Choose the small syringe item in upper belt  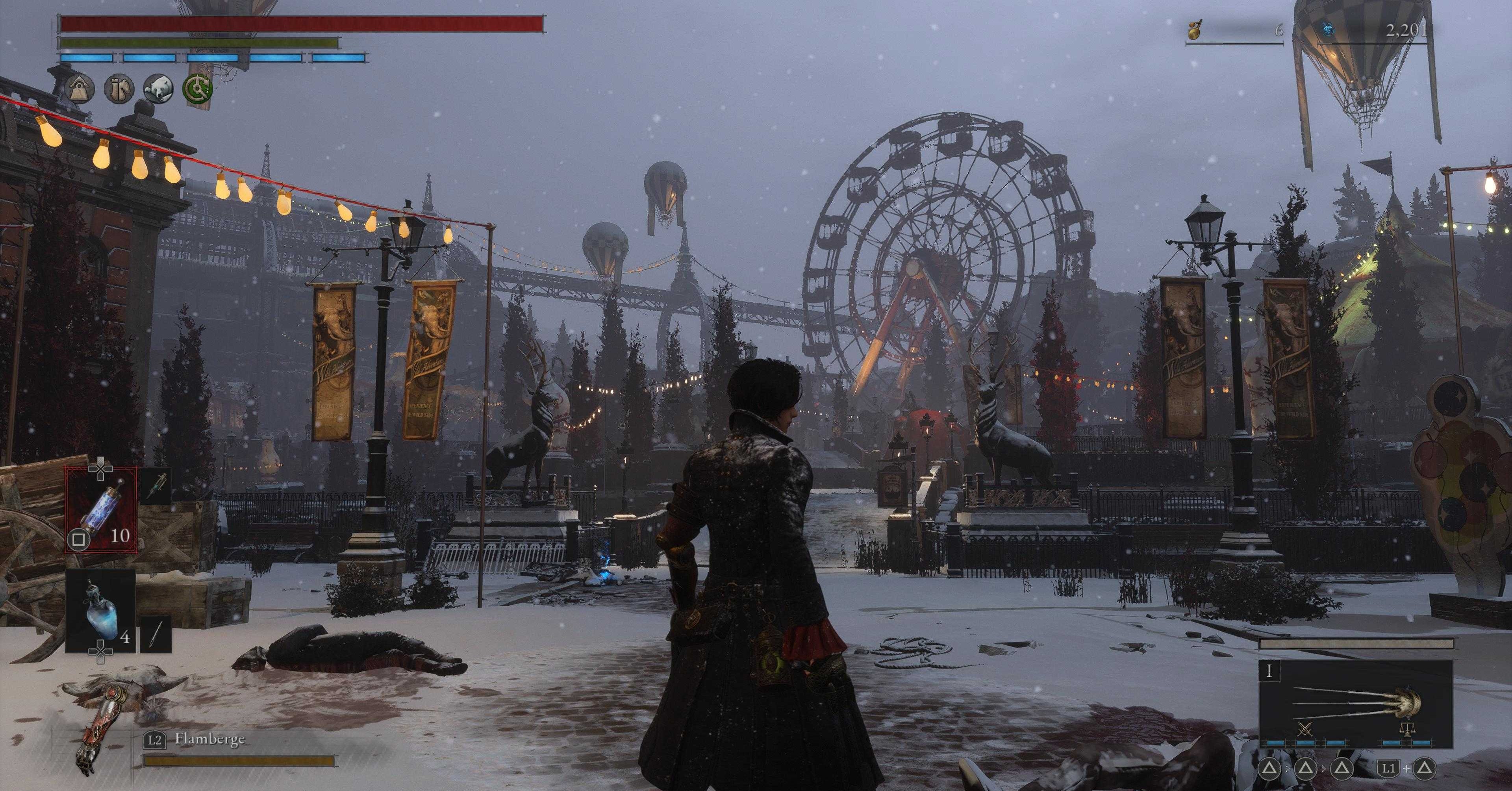[x=157, y=486]
